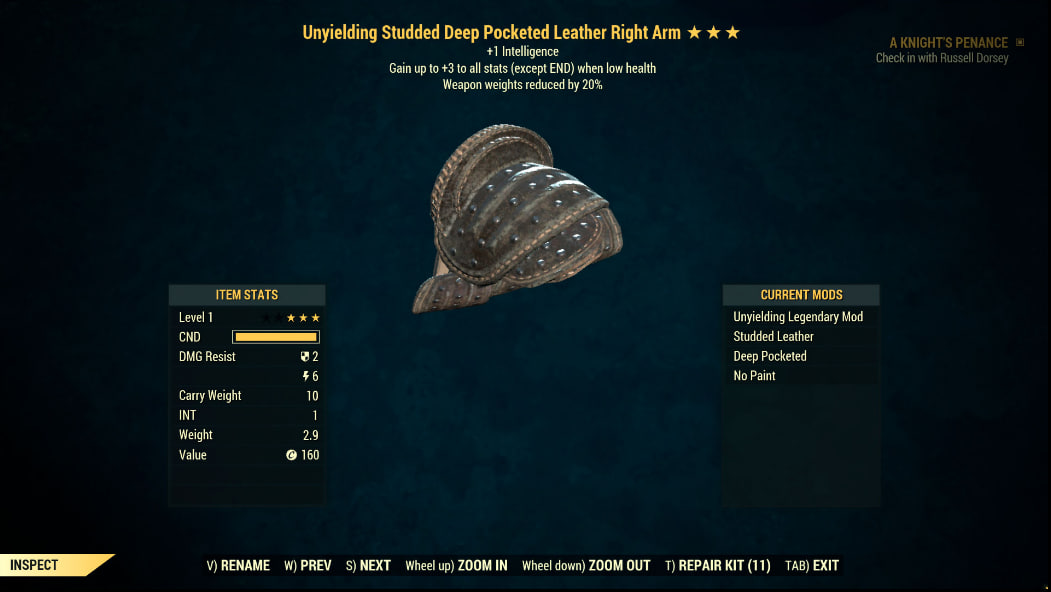This screenshot has width=1051, height=592.
Task: Rename the leather right arm item
Action: pyautogui.click(x=238, y=565)
